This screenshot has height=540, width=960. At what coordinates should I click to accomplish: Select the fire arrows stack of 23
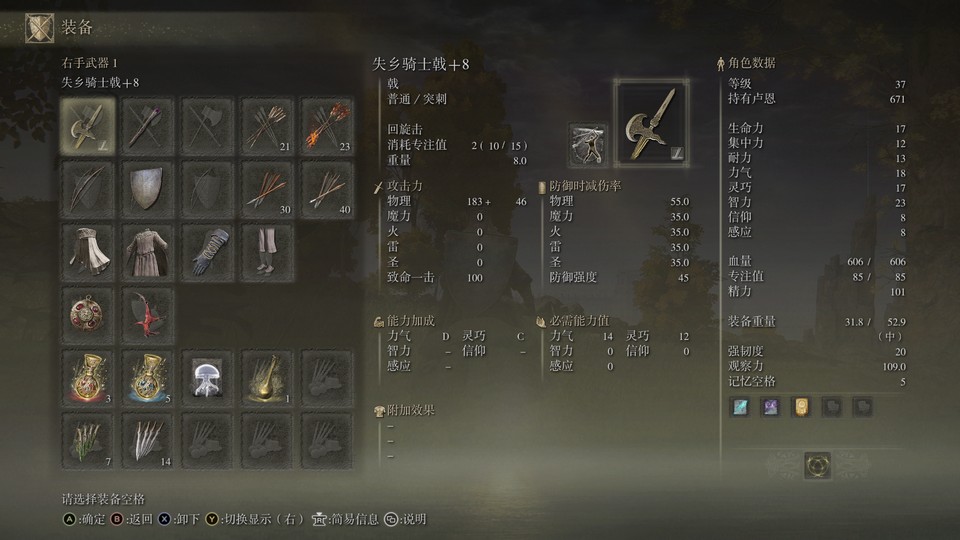click(x=327, y=125)
